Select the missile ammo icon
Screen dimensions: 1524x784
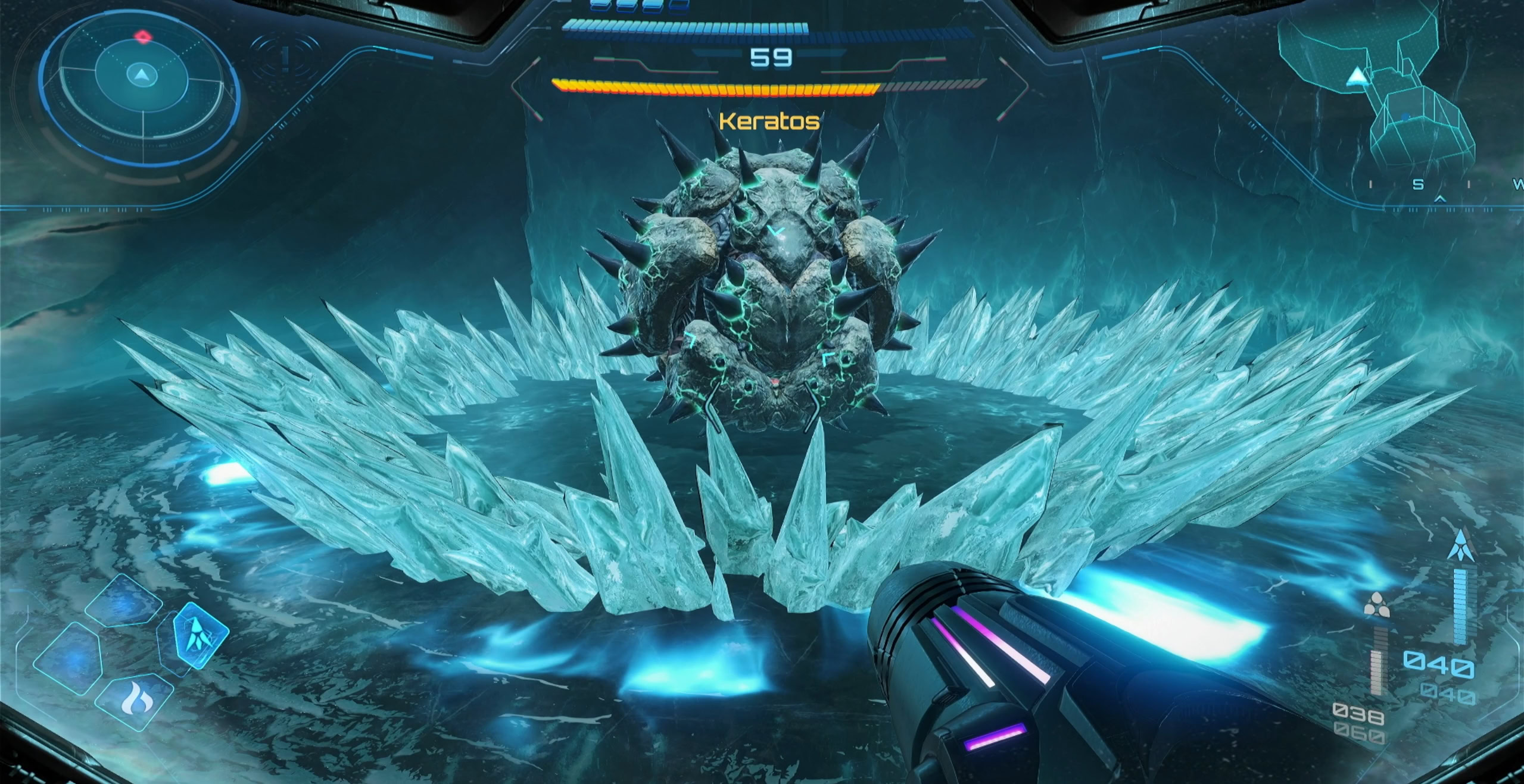point(1376,606)
